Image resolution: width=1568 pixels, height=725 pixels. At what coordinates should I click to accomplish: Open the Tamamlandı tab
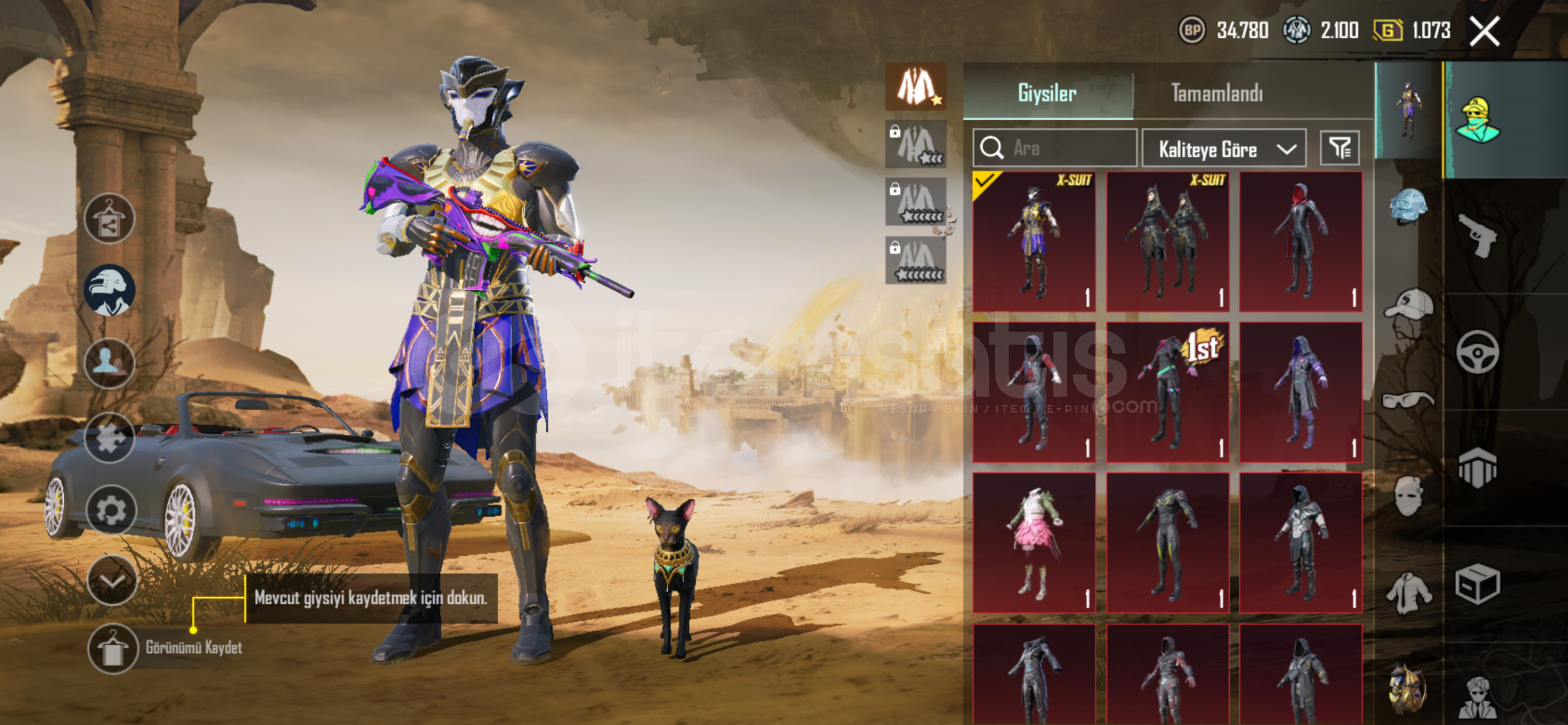pyautogui.click(x=1216, y=93)
